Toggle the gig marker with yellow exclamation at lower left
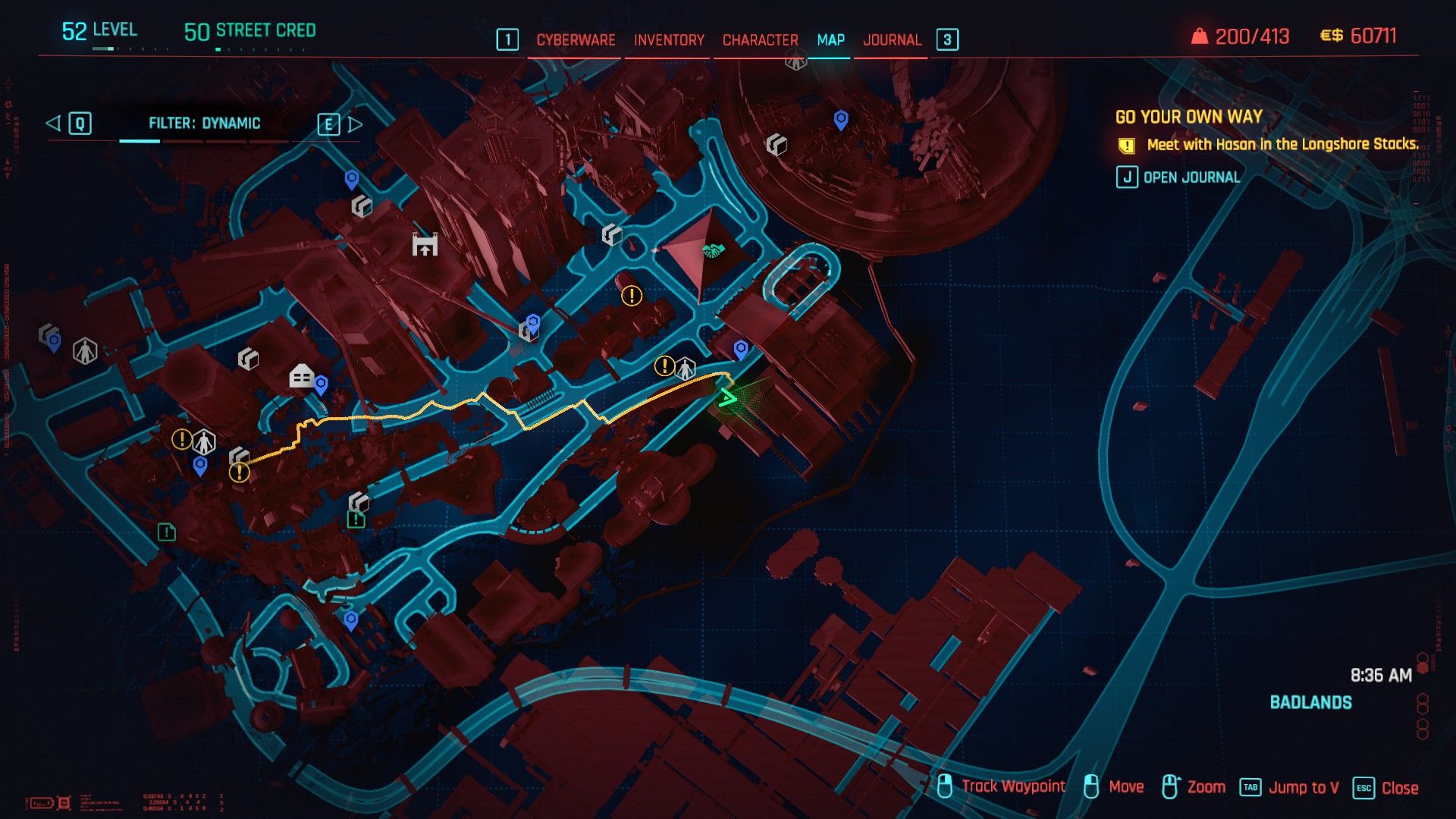Viewport: 1456px width, 819px height. 182,438
